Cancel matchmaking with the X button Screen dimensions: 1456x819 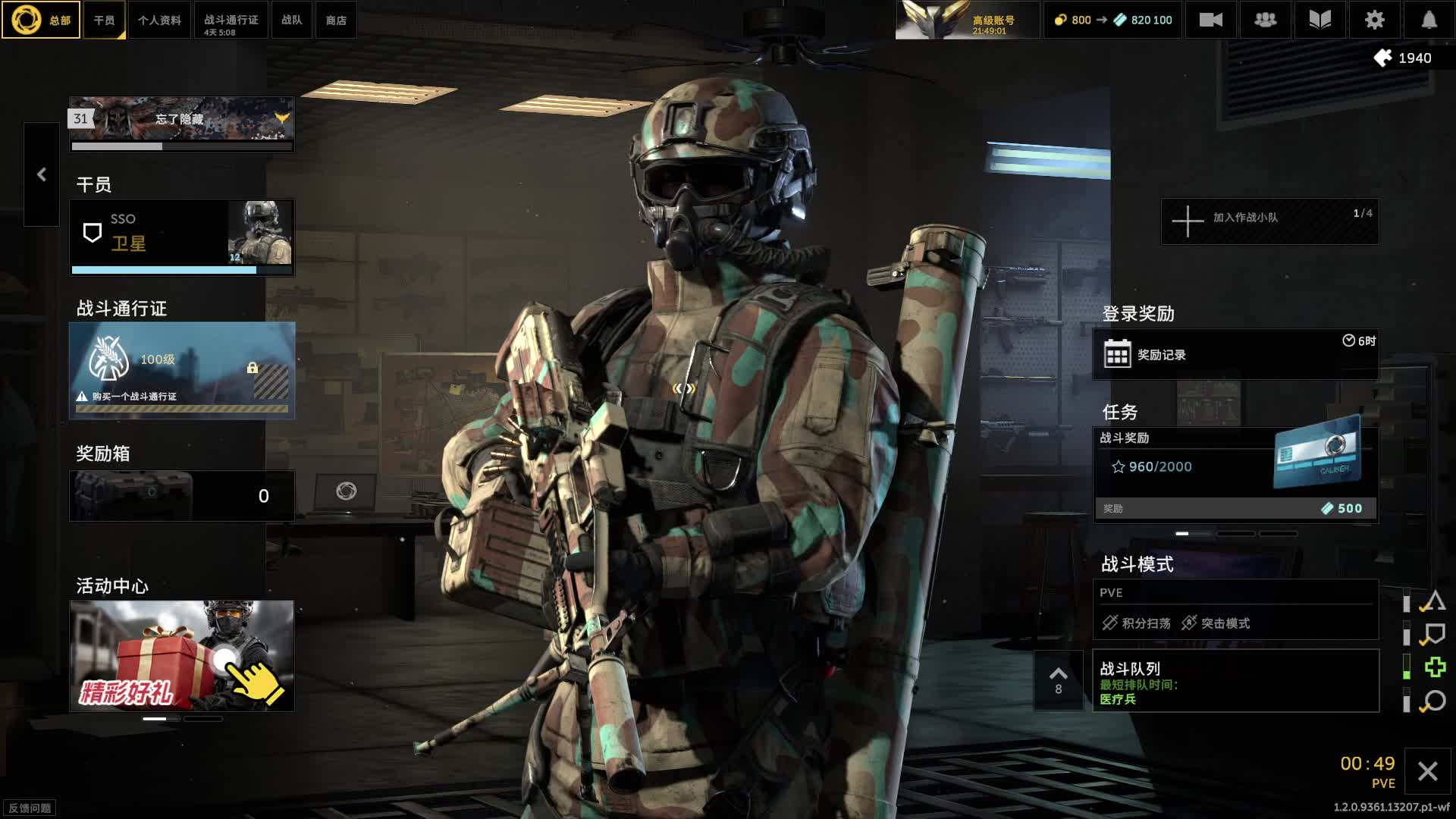[x=1427, y=772]
